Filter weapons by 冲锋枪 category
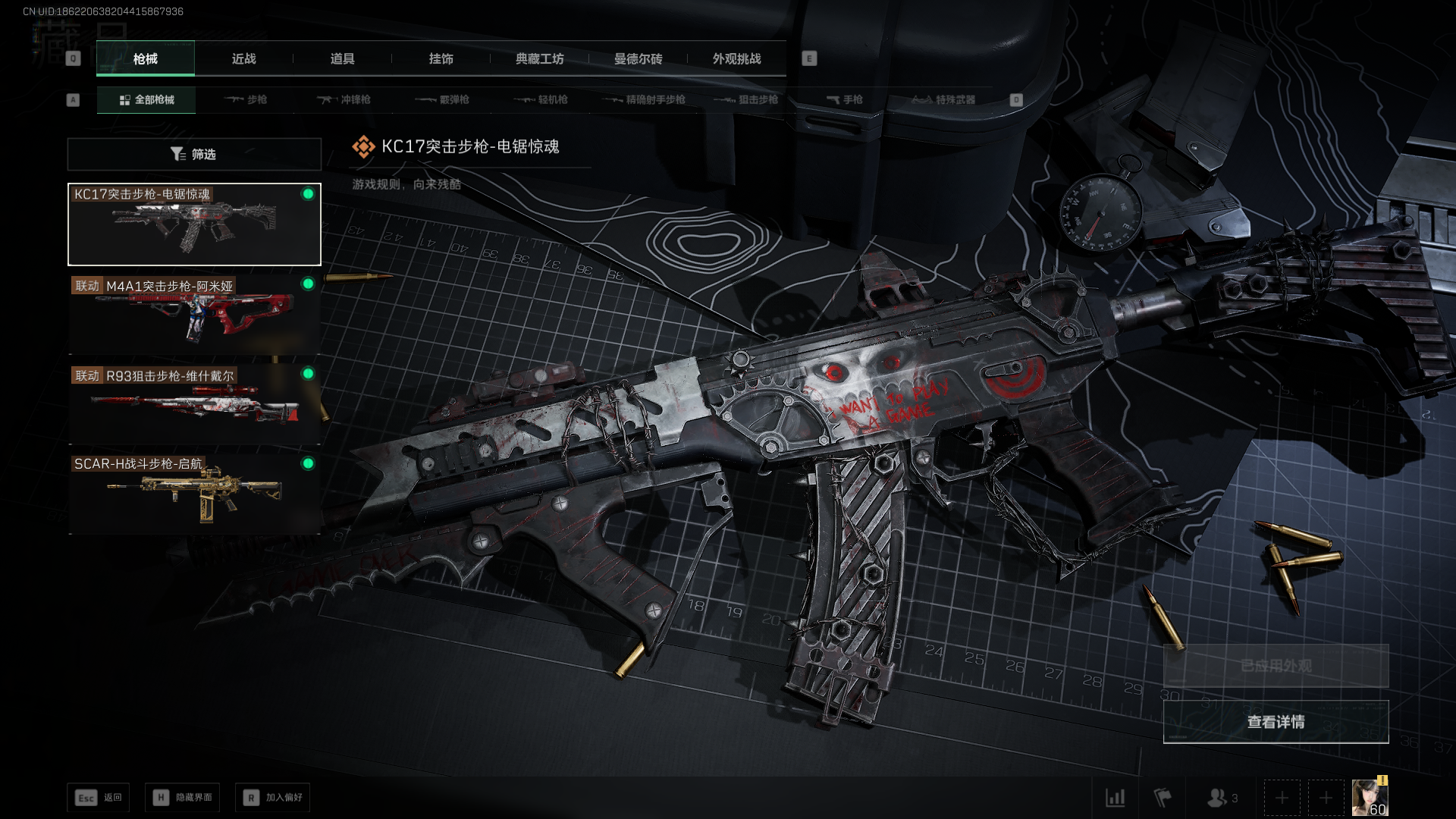The image size is (1456, 819). pyautogui.click(x=344, y=99)
